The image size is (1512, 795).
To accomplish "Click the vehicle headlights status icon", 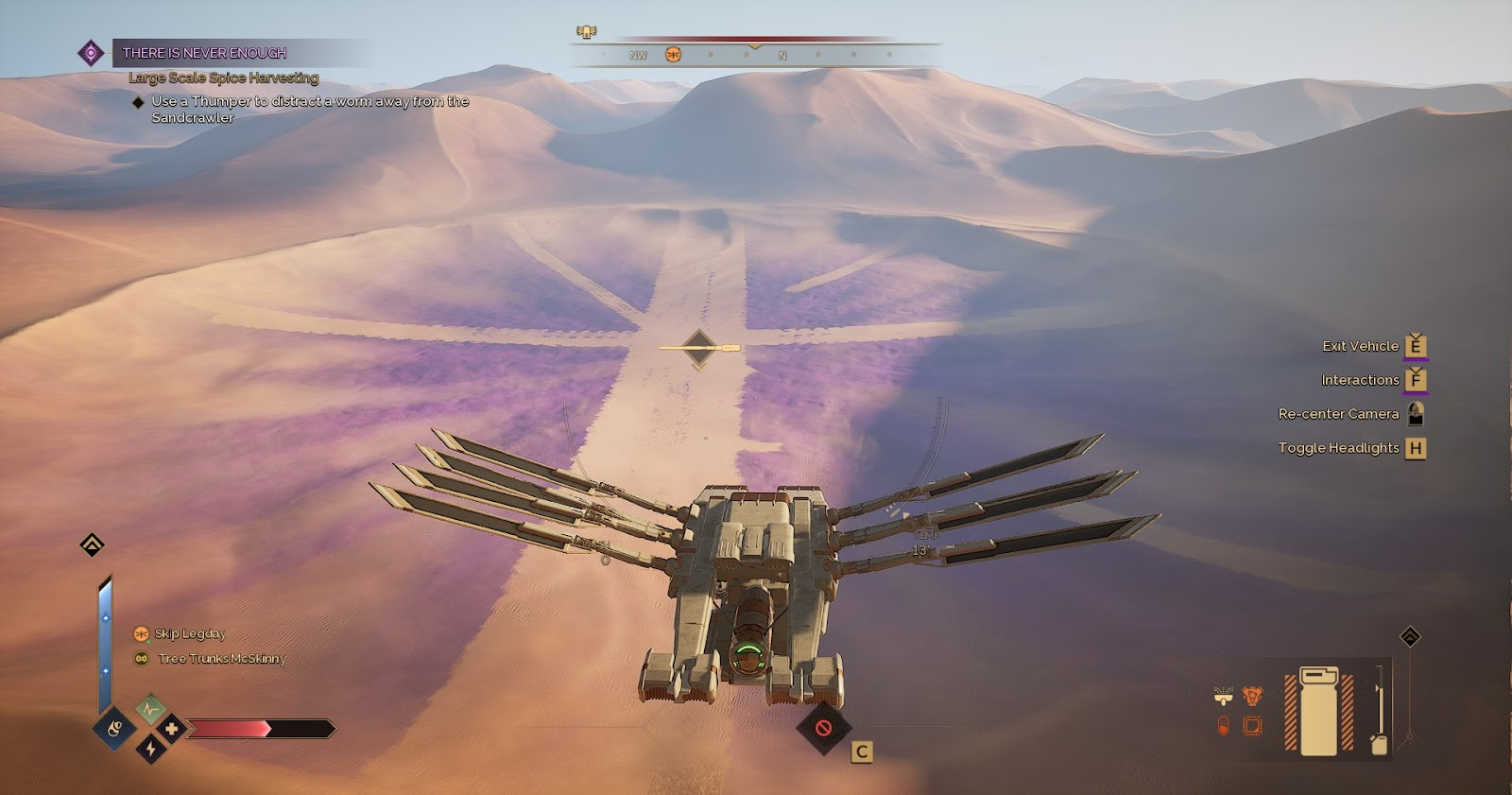I will 1224,698.
